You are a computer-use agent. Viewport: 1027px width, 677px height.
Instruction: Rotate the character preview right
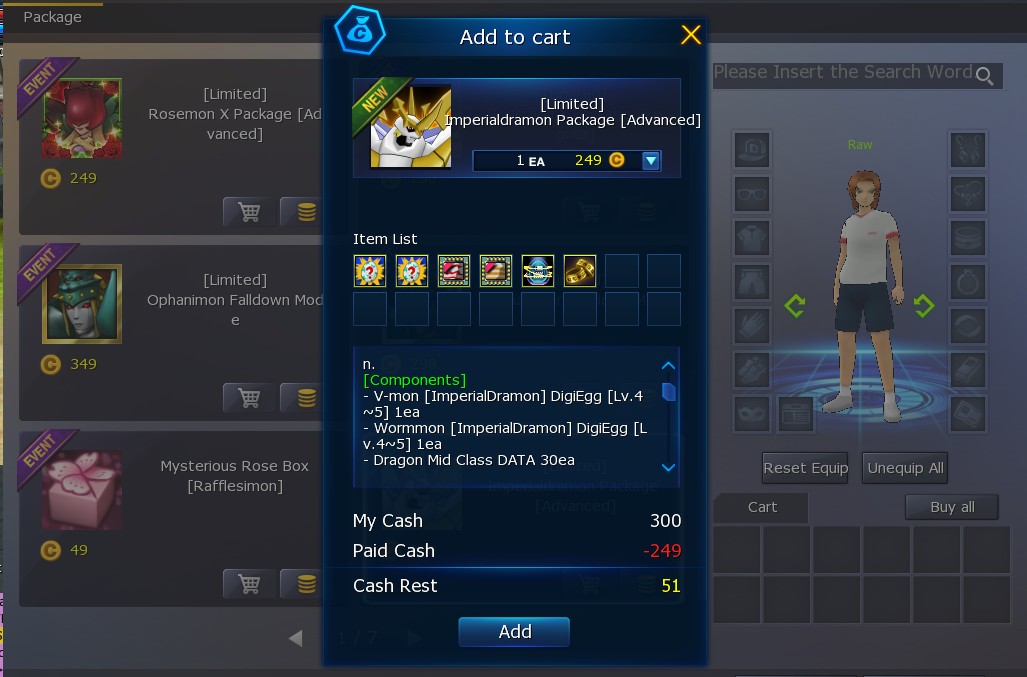coord(923,305)
